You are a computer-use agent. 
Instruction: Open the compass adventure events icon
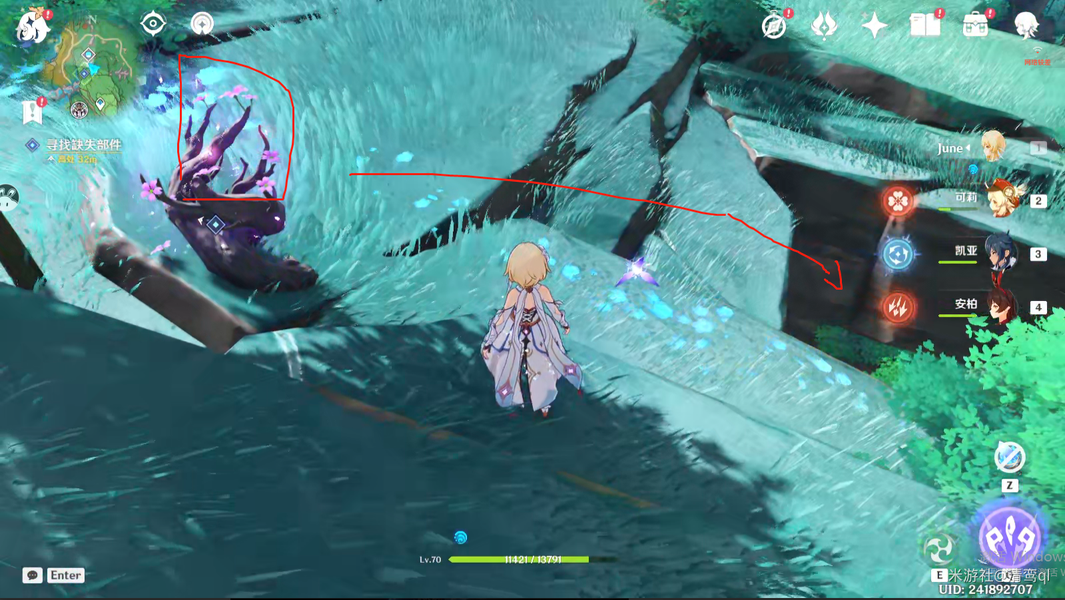point(774,26)
